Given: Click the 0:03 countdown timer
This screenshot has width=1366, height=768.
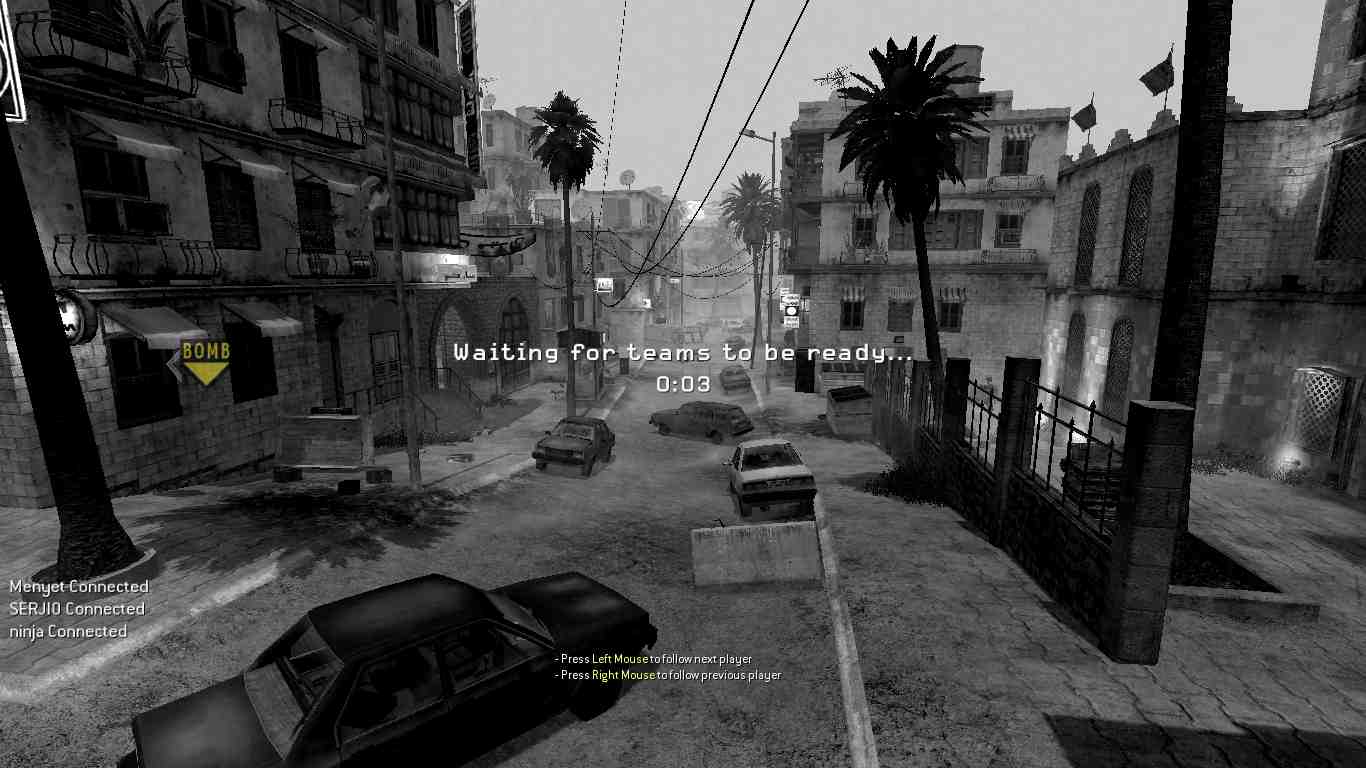Looking at the screenshot, I should (683, 382).
